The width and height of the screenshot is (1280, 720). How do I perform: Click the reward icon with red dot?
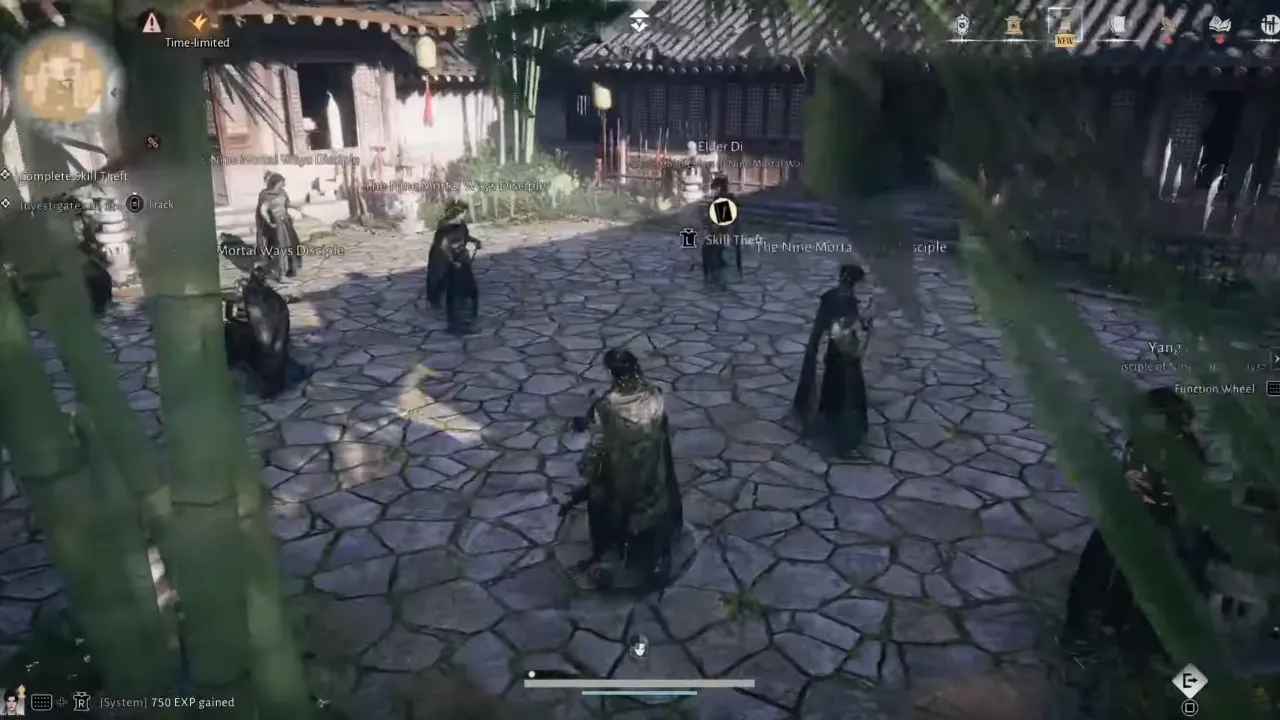point(1167,25)
